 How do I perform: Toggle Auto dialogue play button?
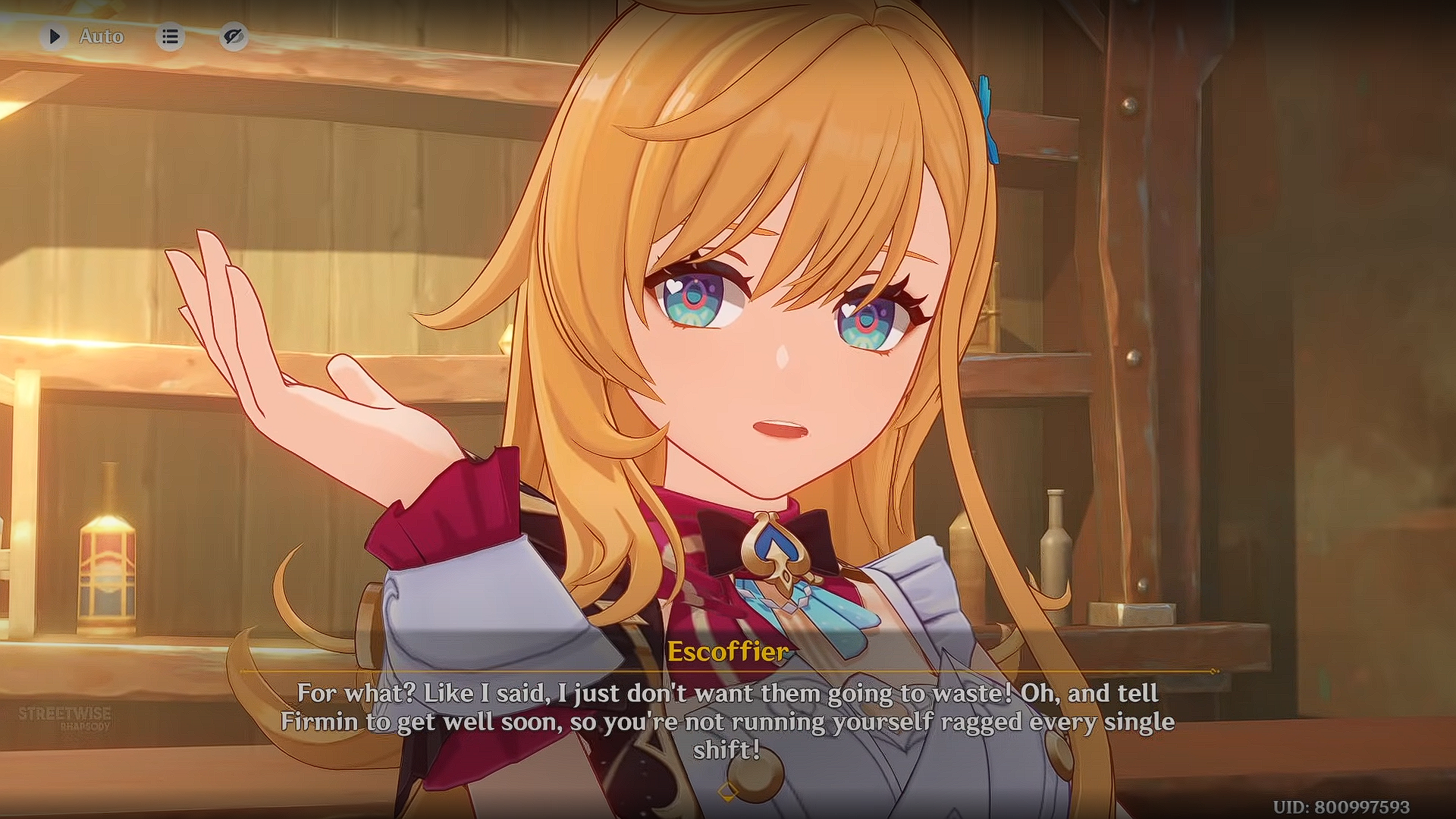(55, 36)
